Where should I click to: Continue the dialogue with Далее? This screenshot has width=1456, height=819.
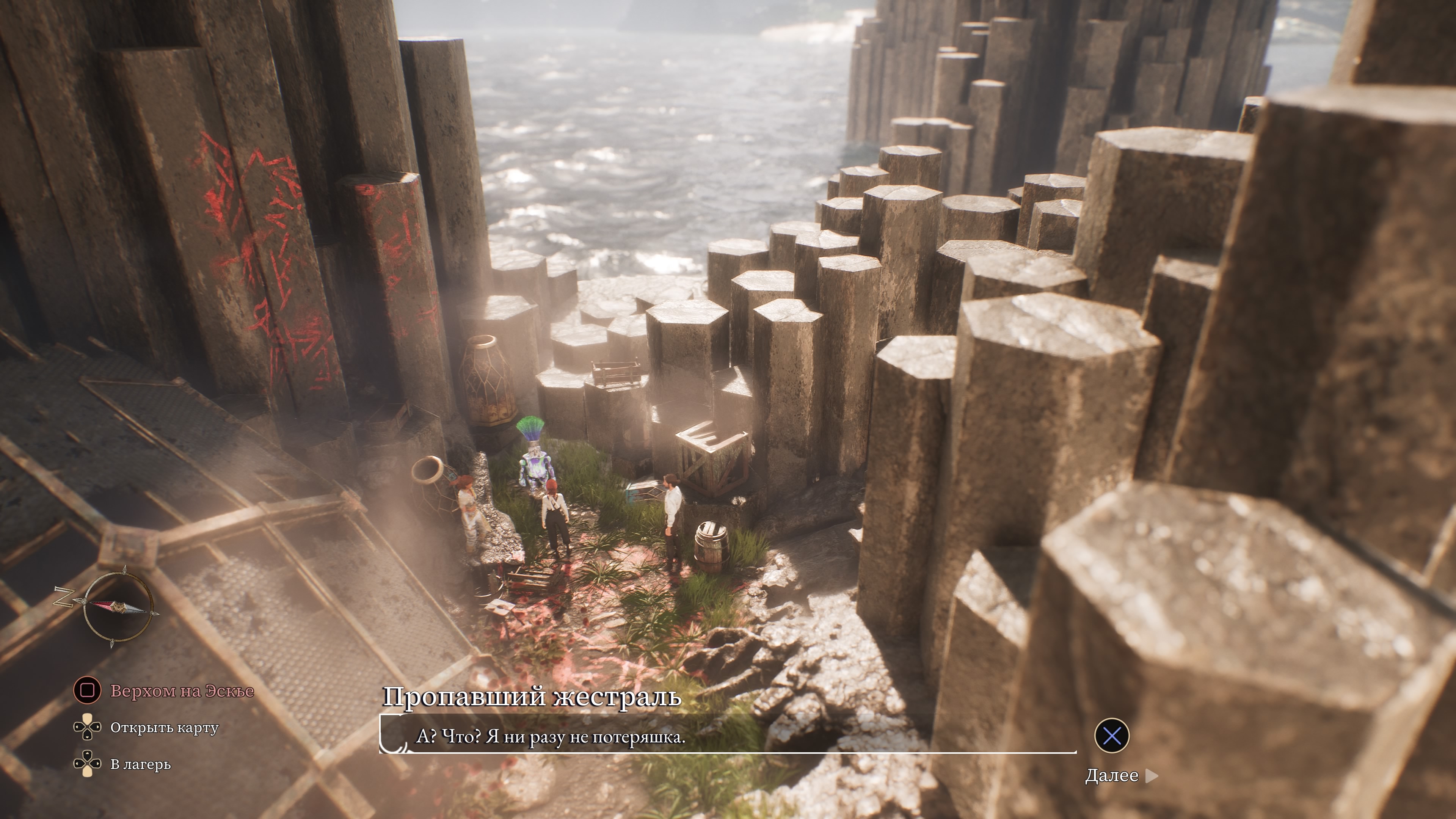(1111, 775)
